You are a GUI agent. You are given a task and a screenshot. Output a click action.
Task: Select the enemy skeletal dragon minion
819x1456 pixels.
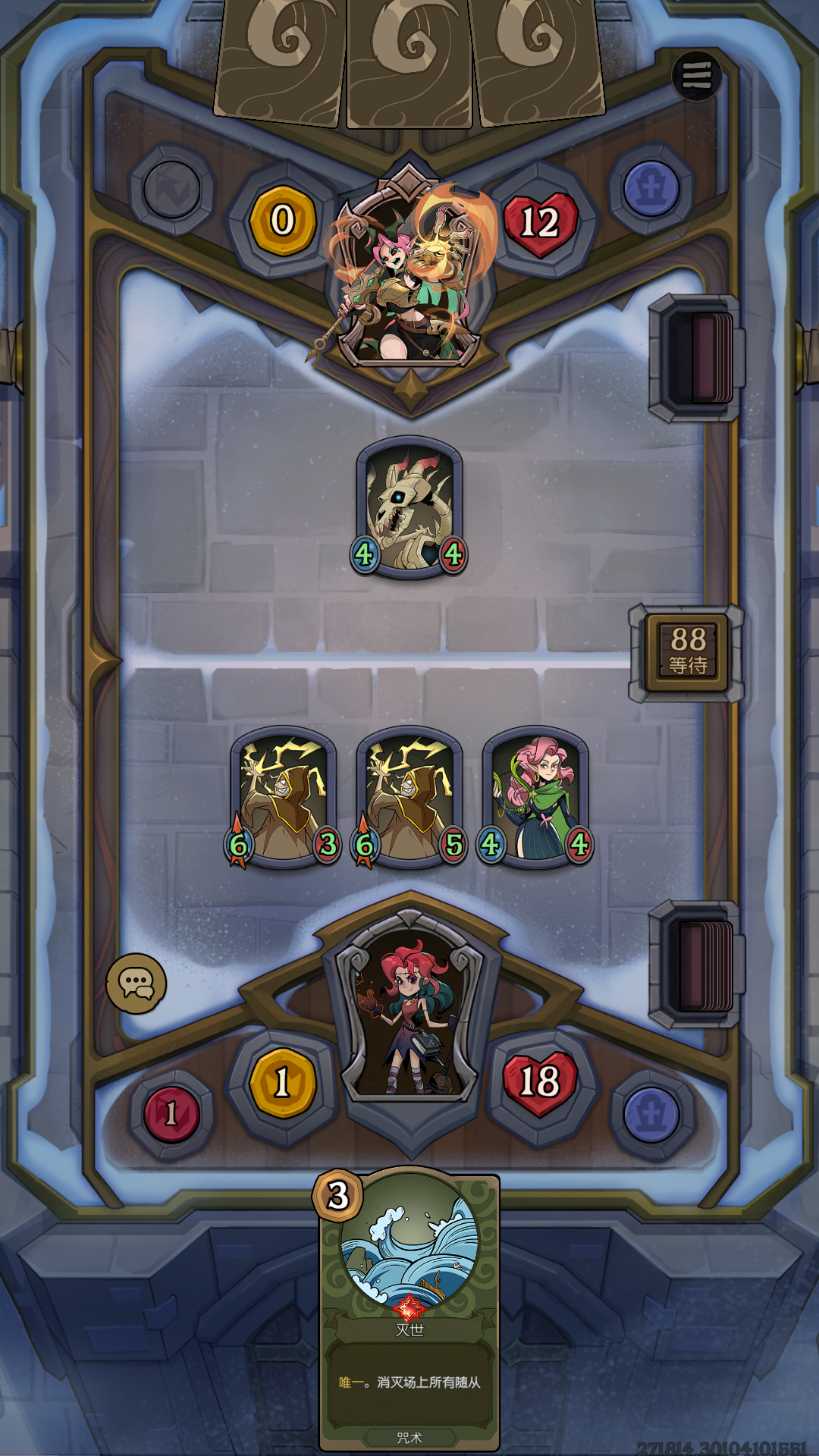tap(409, 507)
